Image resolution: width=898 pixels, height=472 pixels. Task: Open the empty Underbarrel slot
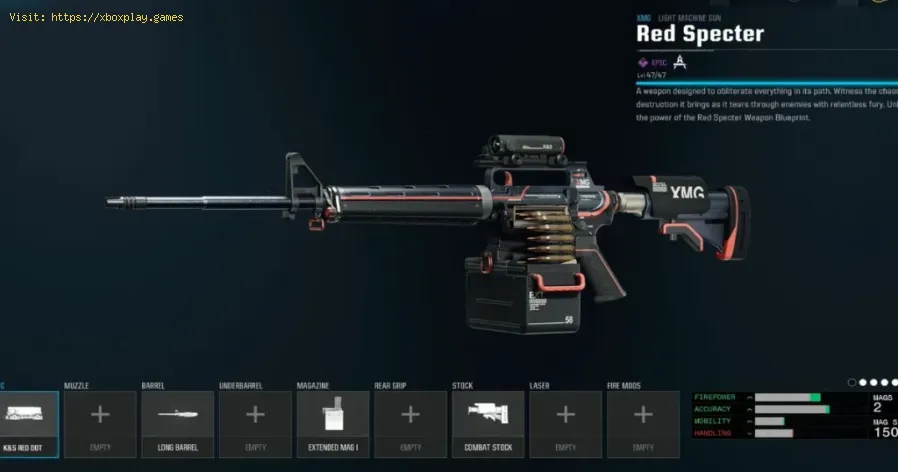[x=255, y=424]
